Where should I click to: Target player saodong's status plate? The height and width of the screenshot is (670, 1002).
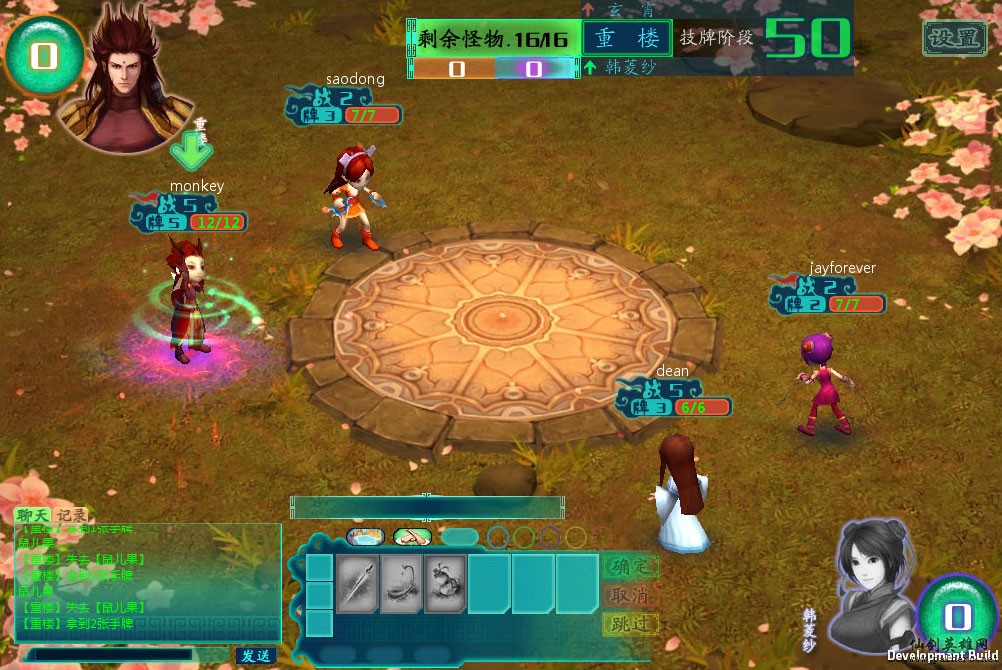click(x=344, y=107)
